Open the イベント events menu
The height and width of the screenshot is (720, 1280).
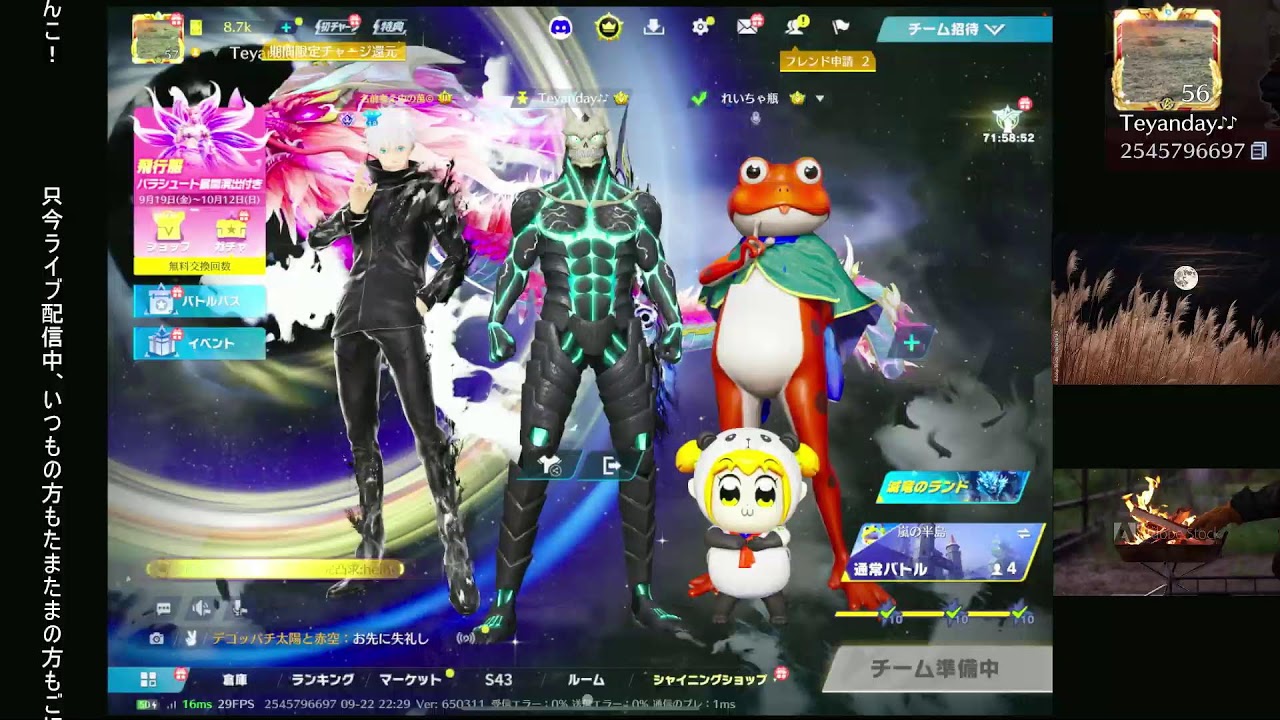pyautogui.click(x=200, y=343)
